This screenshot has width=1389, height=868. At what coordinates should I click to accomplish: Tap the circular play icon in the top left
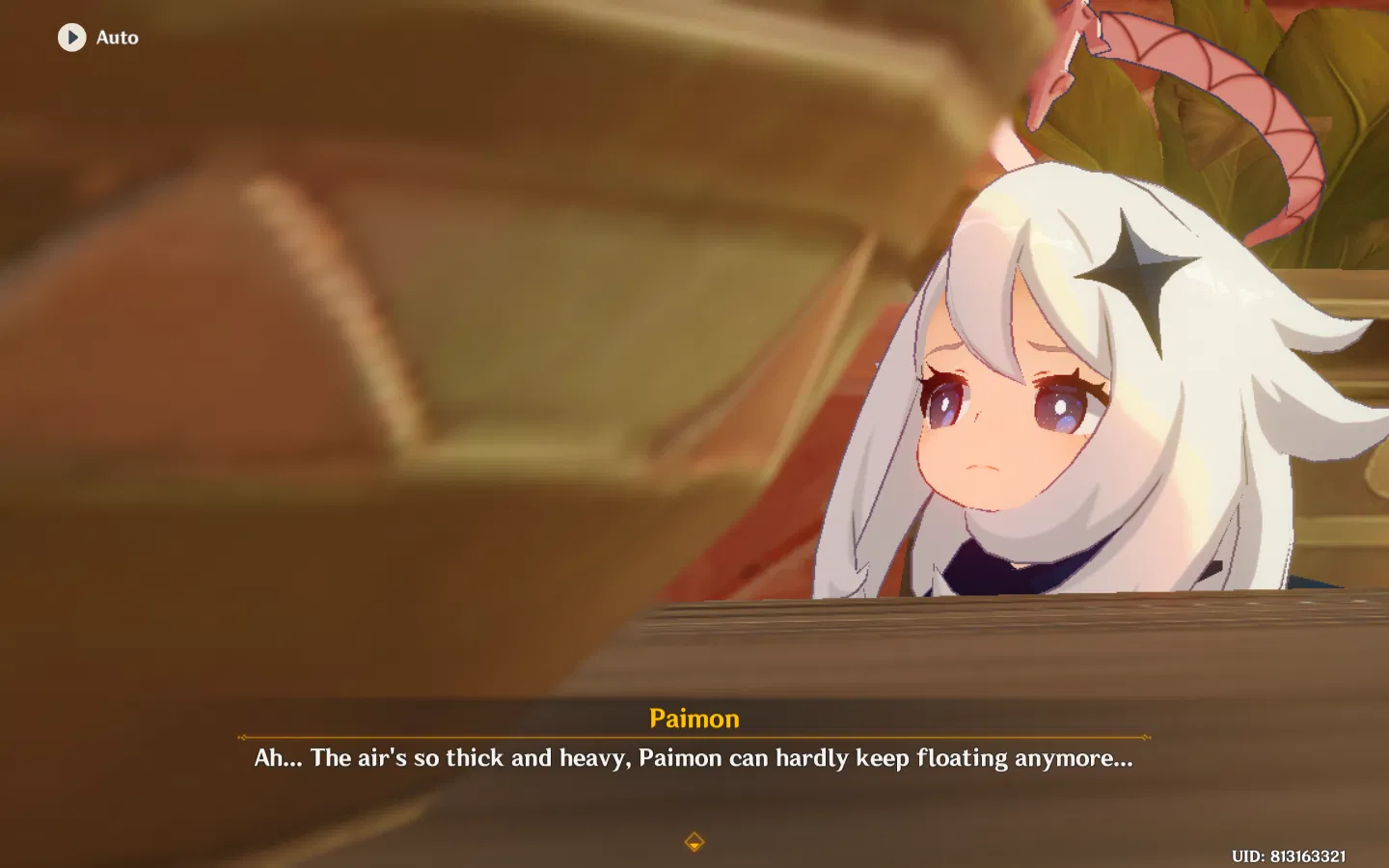point(70,37)
